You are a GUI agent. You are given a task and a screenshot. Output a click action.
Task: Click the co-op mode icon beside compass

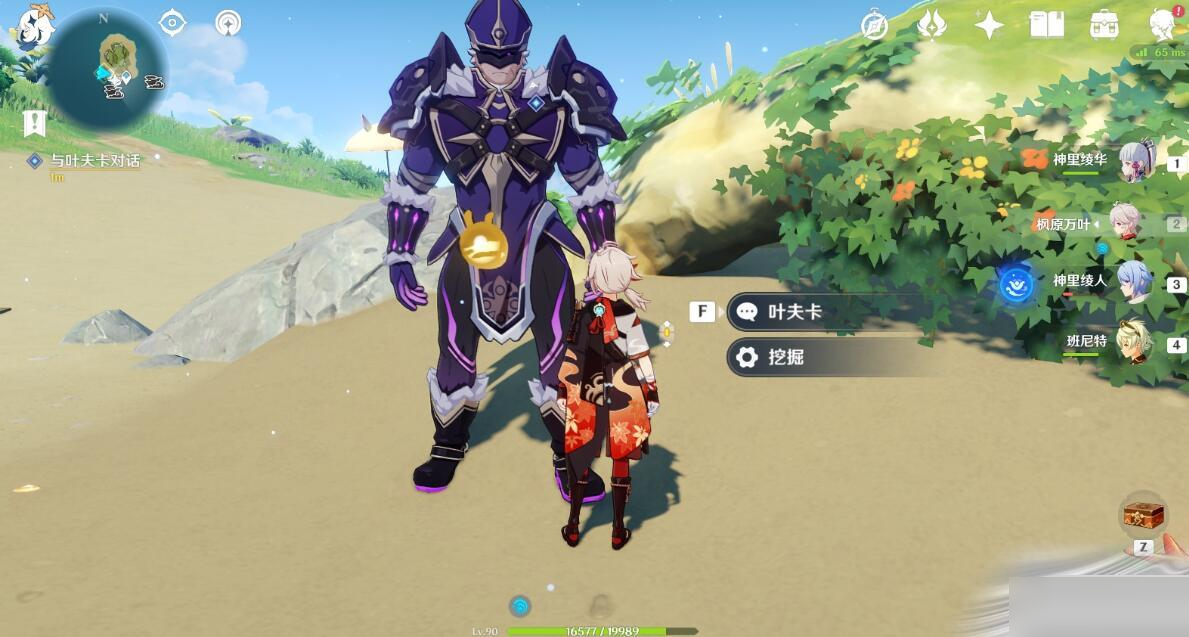[x=229, y=23]
